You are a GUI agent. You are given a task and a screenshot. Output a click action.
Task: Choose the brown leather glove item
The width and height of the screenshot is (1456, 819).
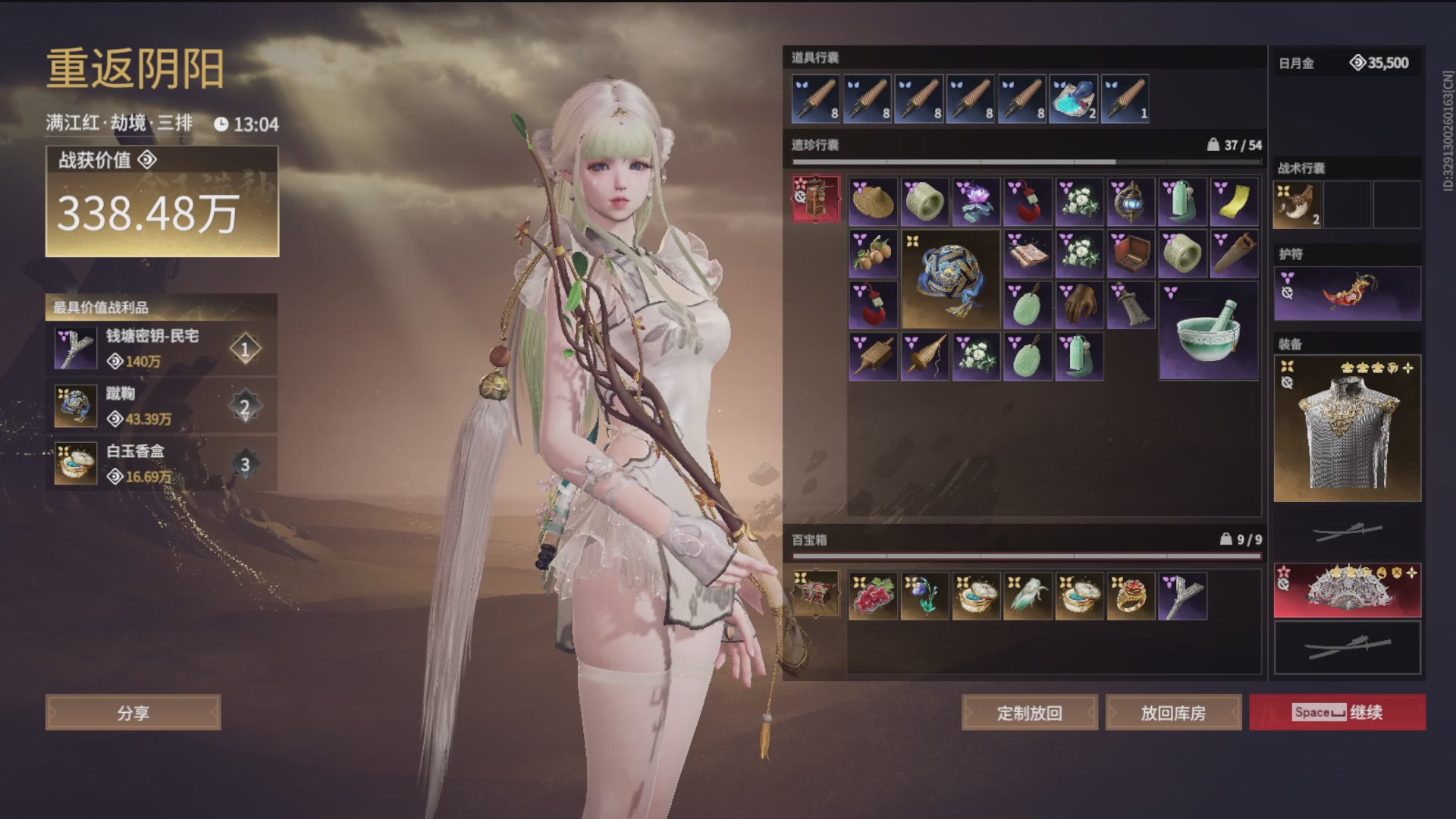tap(1079, 305)
